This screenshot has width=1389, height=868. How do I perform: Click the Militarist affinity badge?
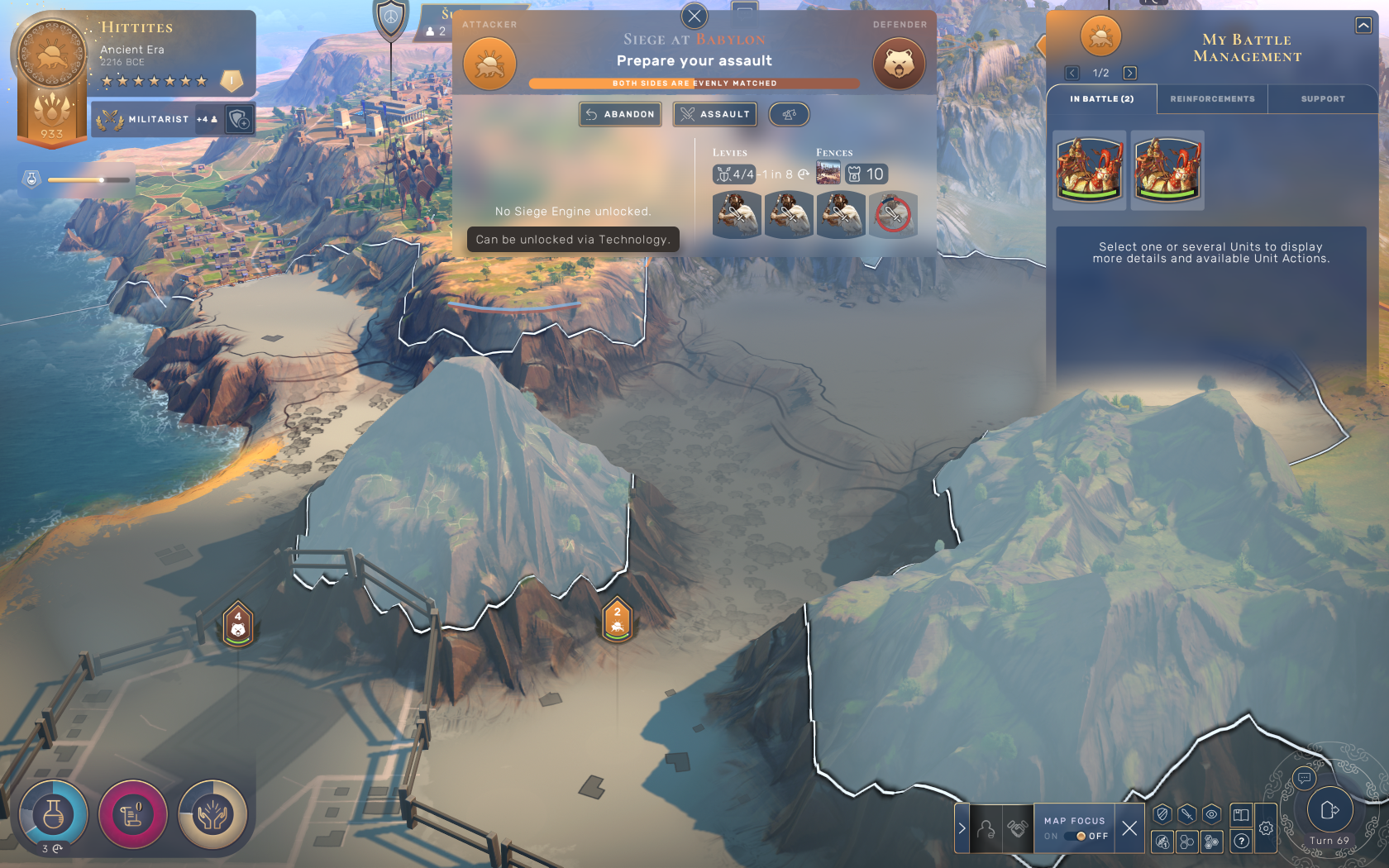click(x=157, y=120)
